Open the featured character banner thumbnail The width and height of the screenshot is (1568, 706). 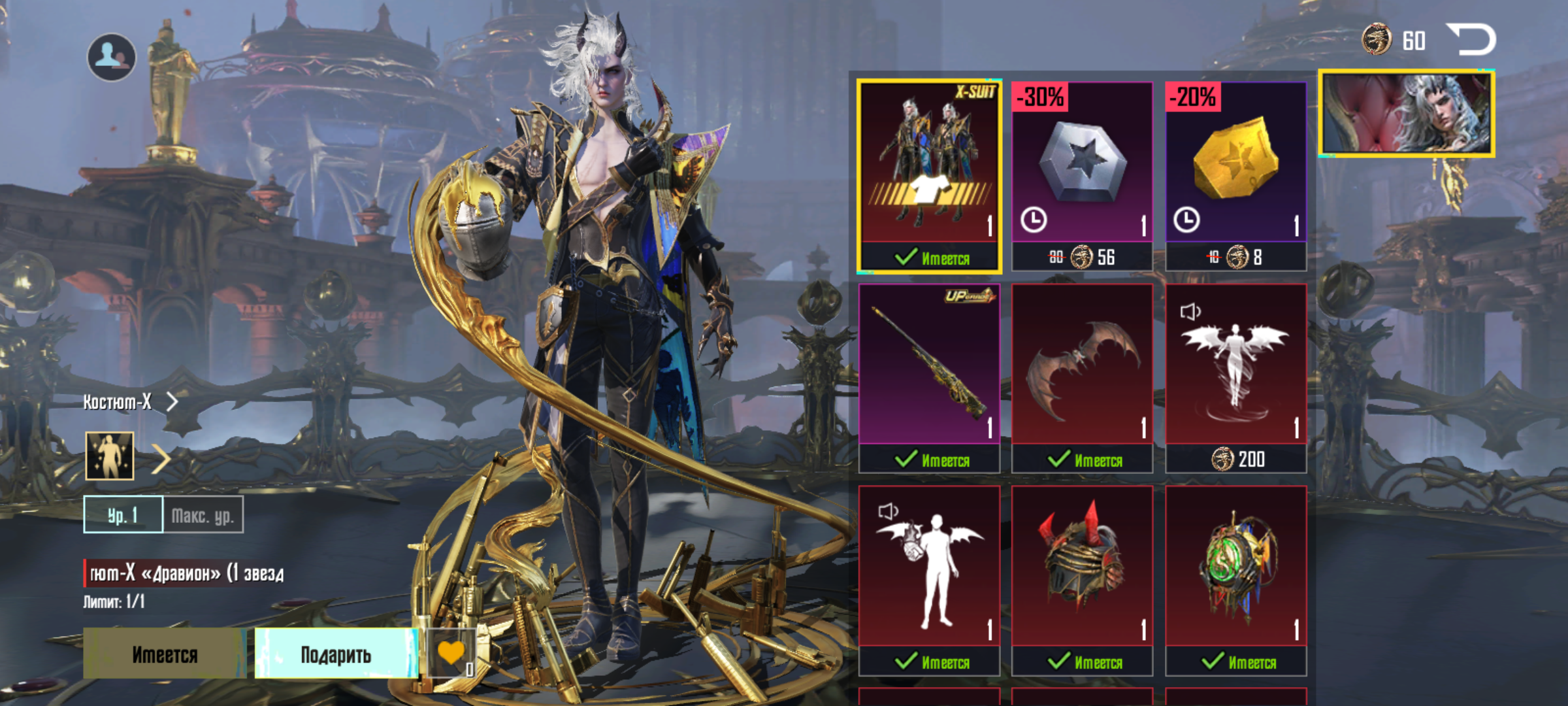tap(1407, 114)
